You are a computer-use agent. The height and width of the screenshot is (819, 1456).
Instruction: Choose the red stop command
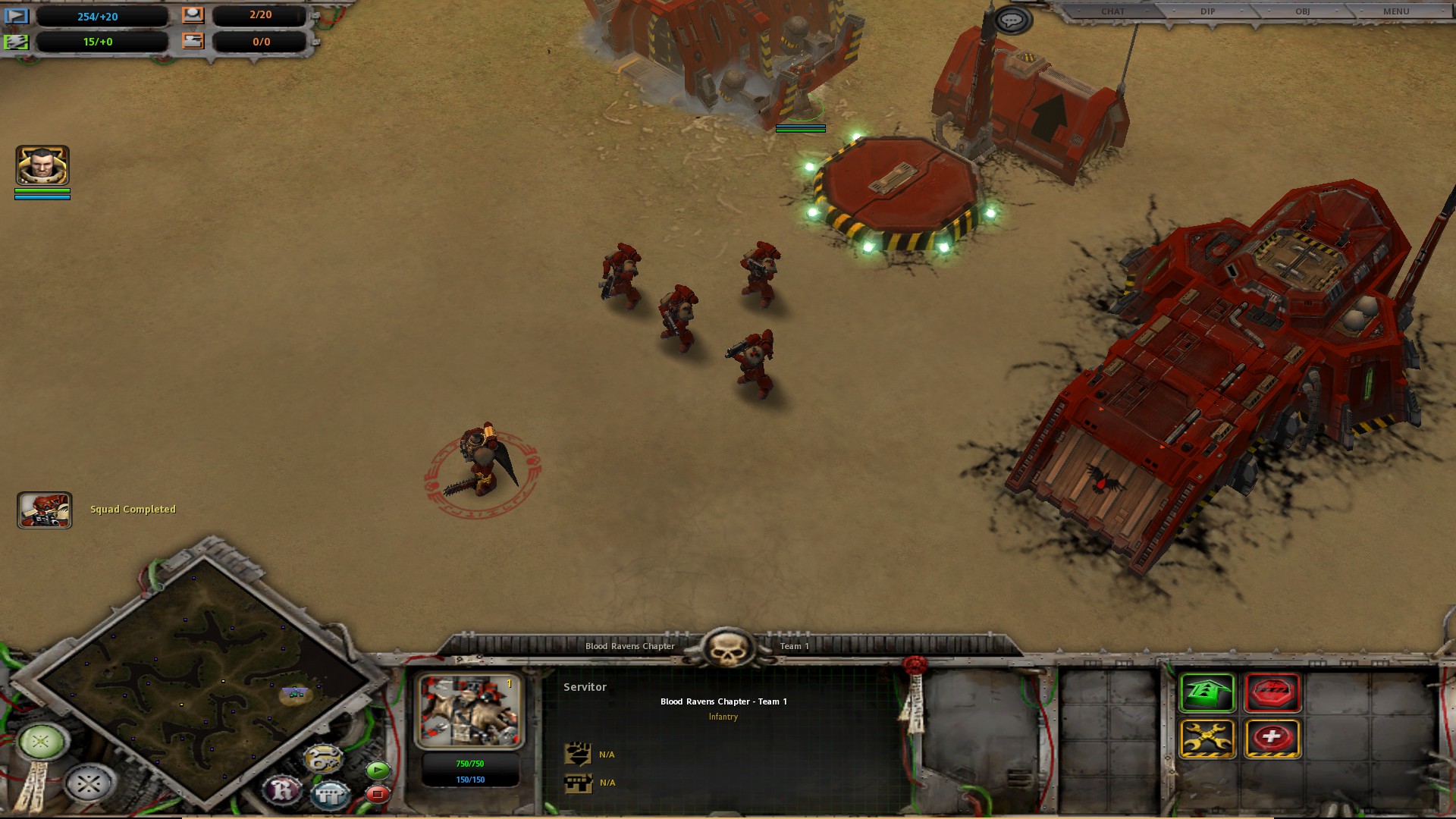pos(1272,692)
